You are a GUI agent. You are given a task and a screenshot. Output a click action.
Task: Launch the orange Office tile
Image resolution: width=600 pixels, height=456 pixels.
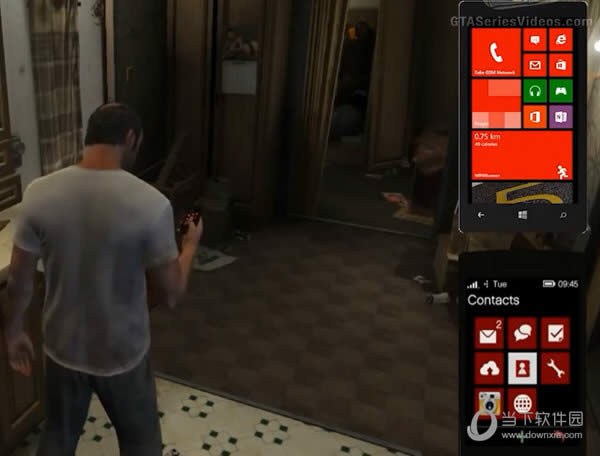(x=535, y=116)
